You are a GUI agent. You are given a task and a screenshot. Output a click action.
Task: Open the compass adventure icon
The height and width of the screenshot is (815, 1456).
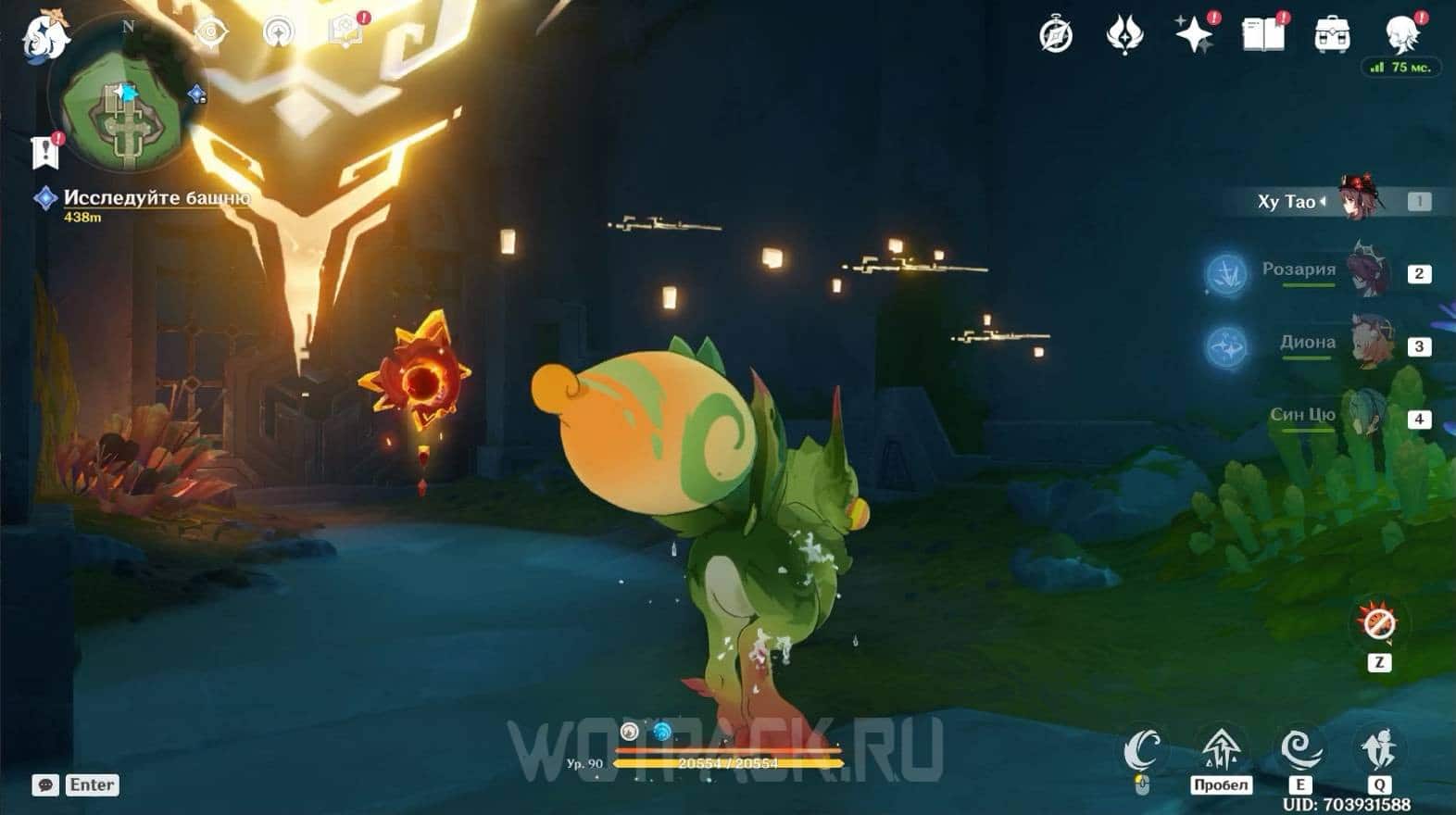pyautogui.click(x=1056, y=35)
